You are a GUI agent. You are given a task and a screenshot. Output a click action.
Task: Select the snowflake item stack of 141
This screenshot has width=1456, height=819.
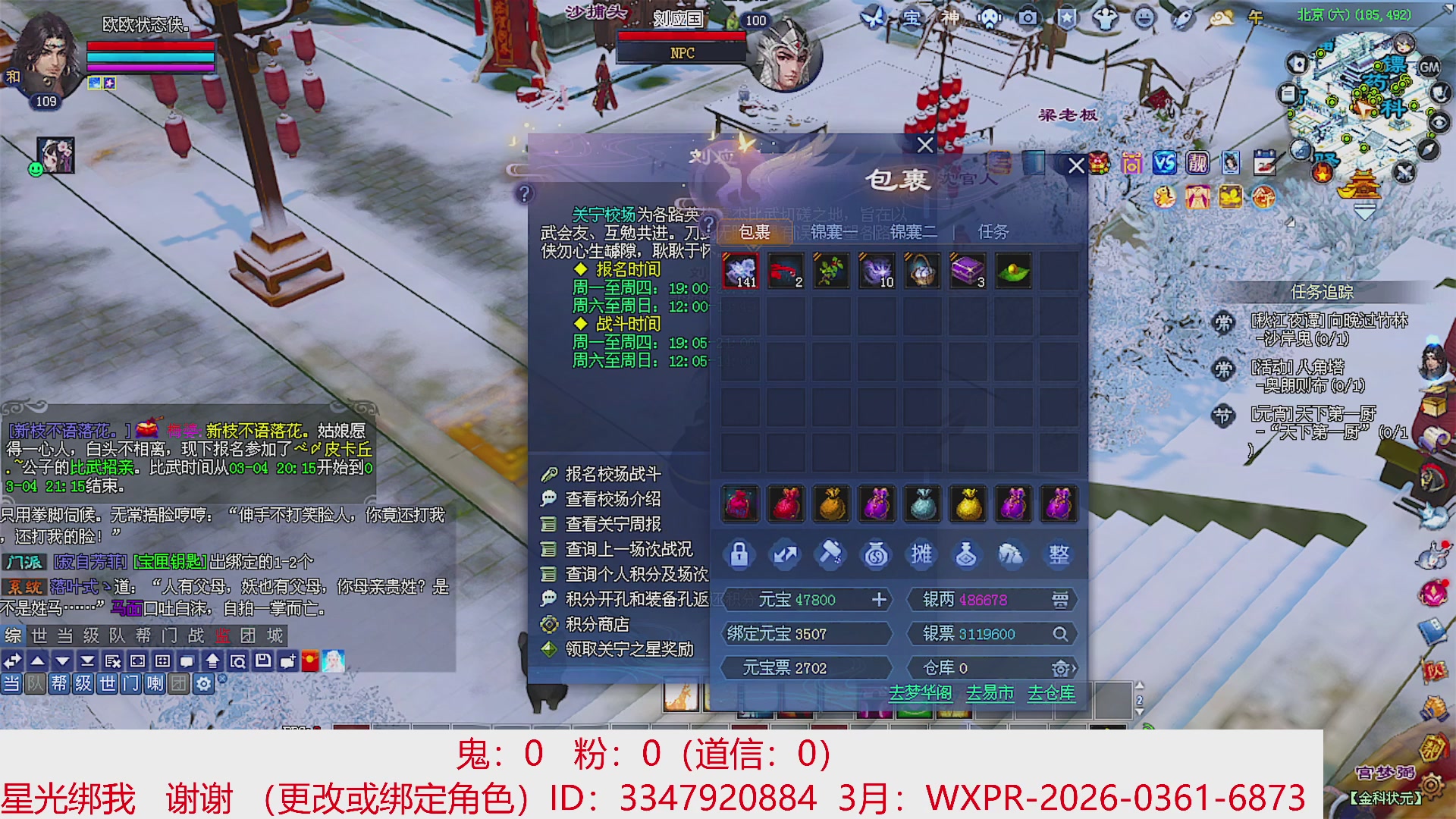741,271
